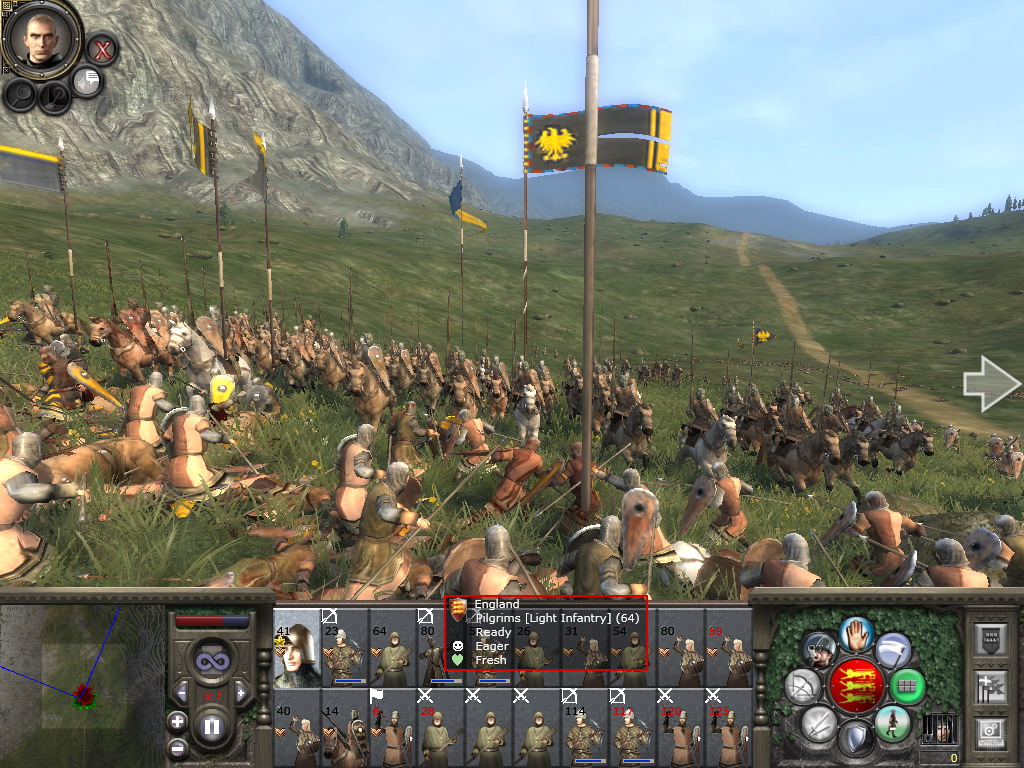Click the flag with plus sign button

click(989, 687)
